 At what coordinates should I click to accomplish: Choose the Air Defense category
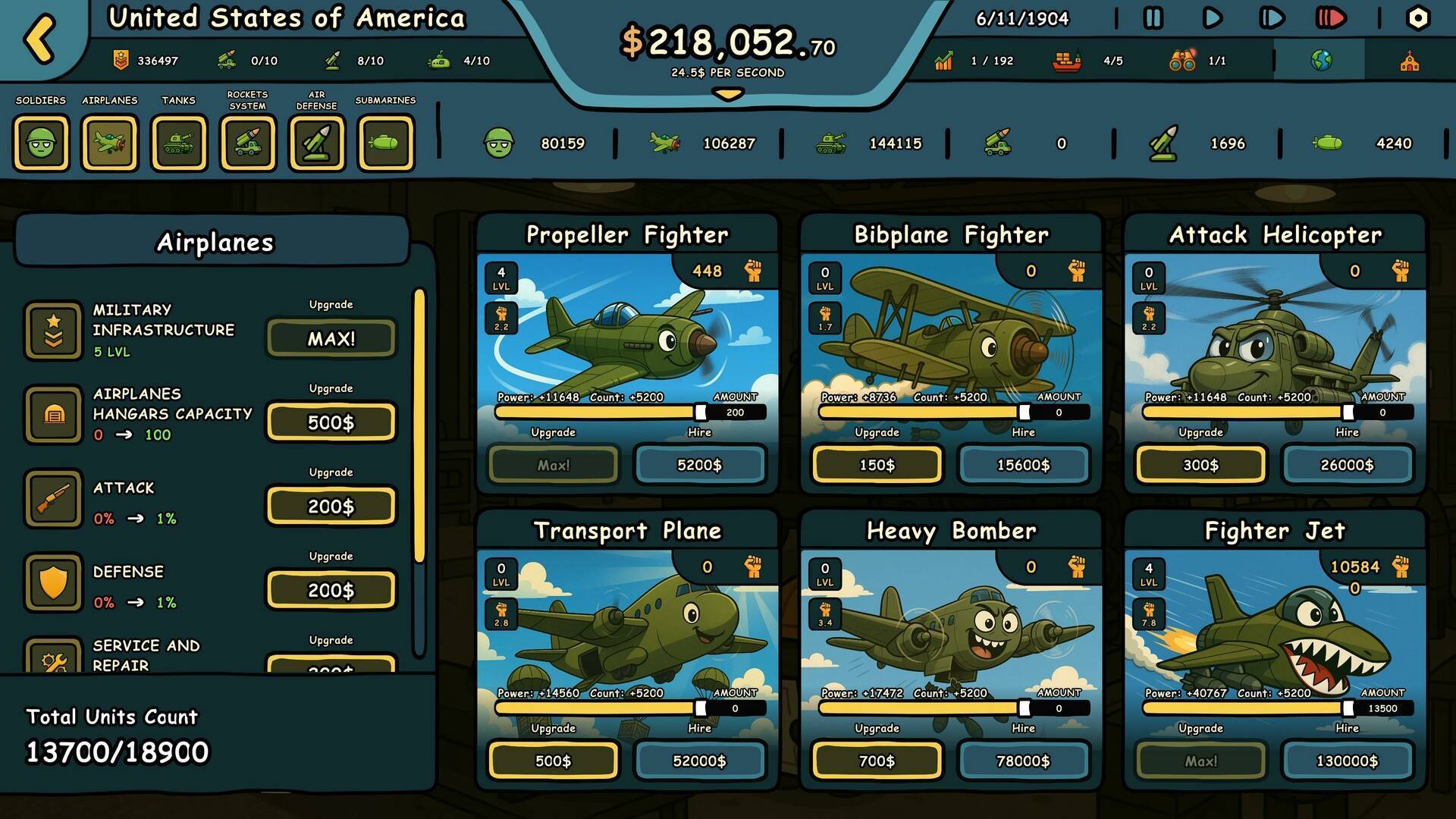[317, 143]
